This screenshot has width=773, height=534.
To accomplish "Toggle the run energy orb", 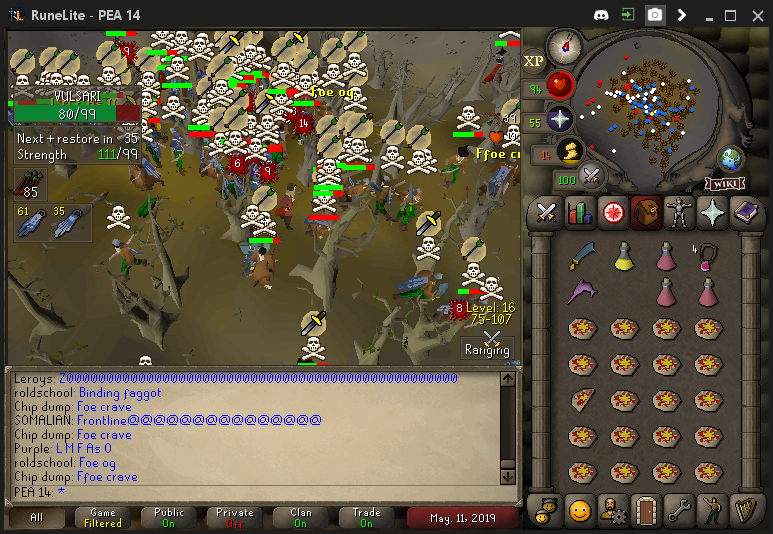I will 570,152.
